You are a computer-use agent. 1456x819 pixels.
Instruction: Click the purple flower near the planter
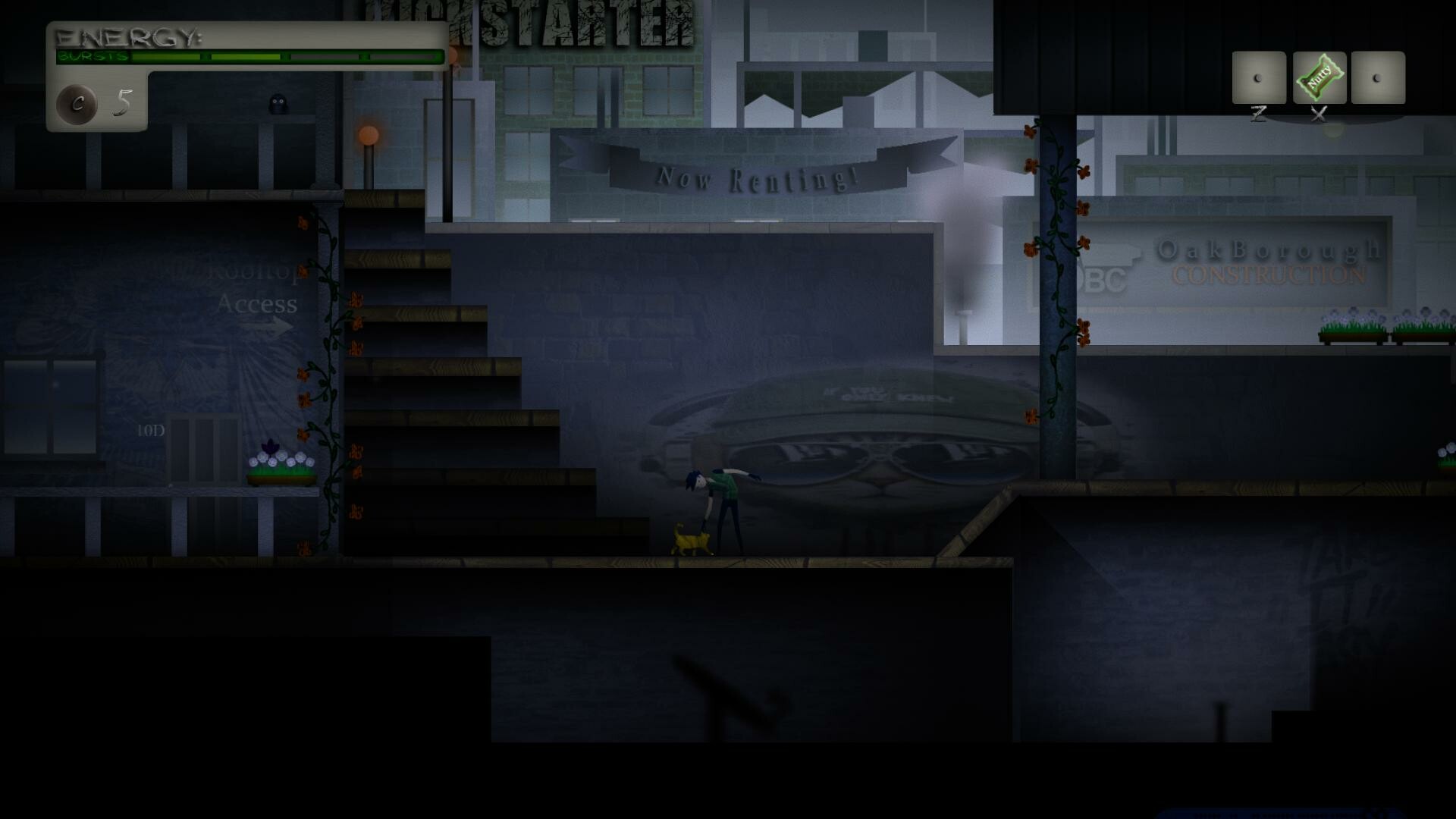click(269, 445)
